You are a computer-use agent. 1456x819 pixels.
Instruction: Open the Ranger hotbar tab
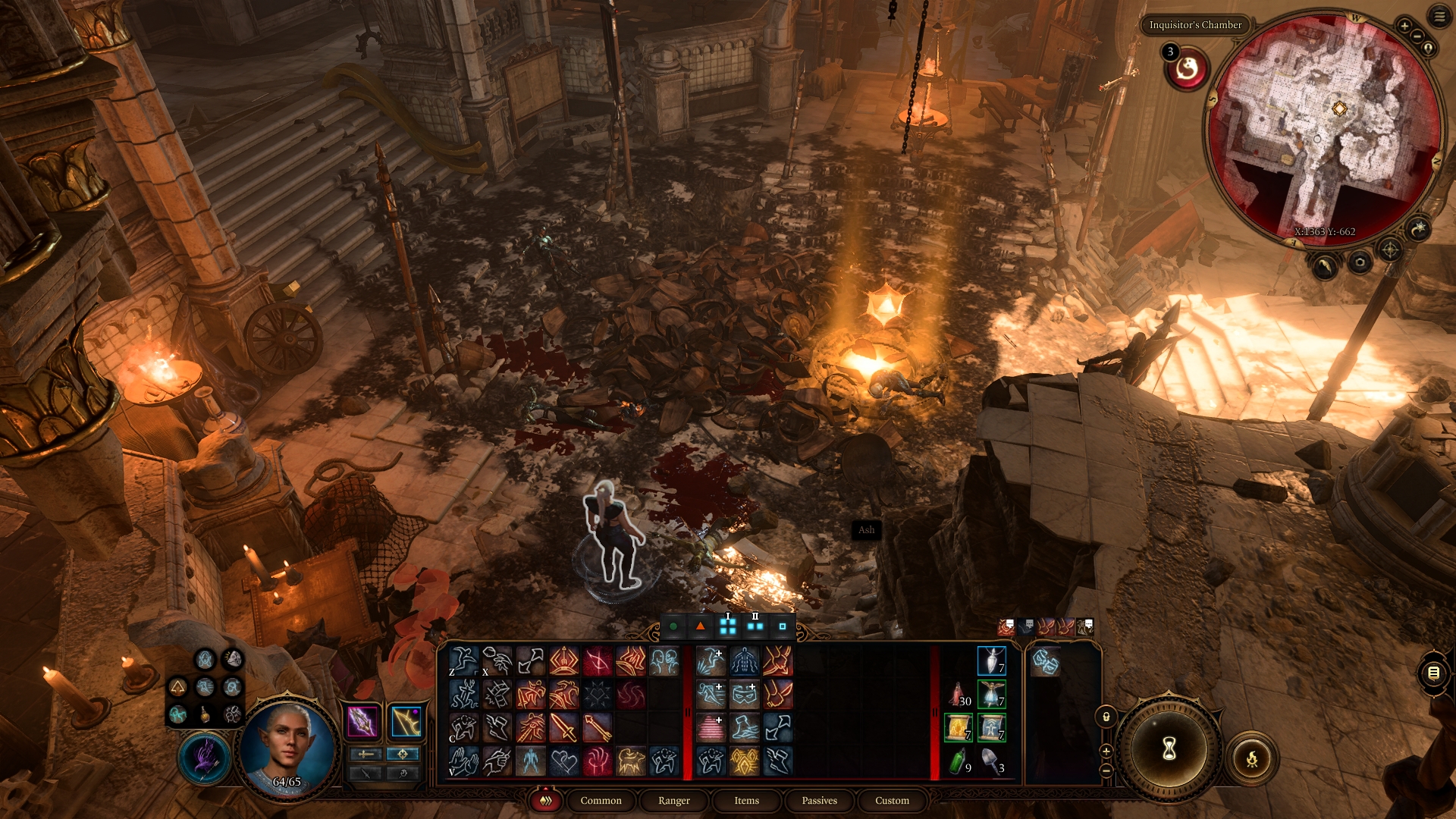(x=673, y=801)
